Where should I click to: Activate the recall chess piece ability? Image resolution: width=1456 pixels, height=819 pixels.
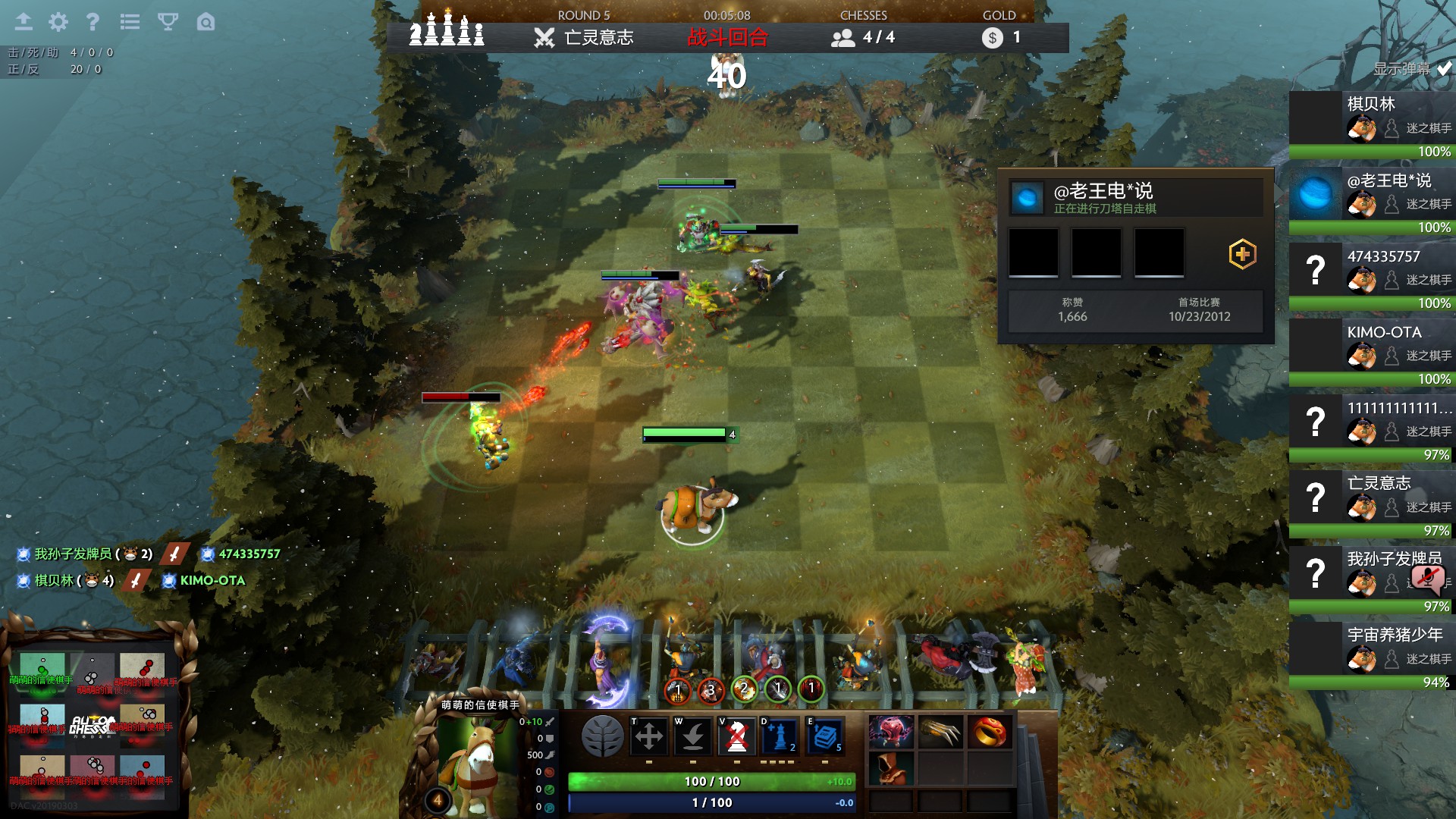point(692,736)
